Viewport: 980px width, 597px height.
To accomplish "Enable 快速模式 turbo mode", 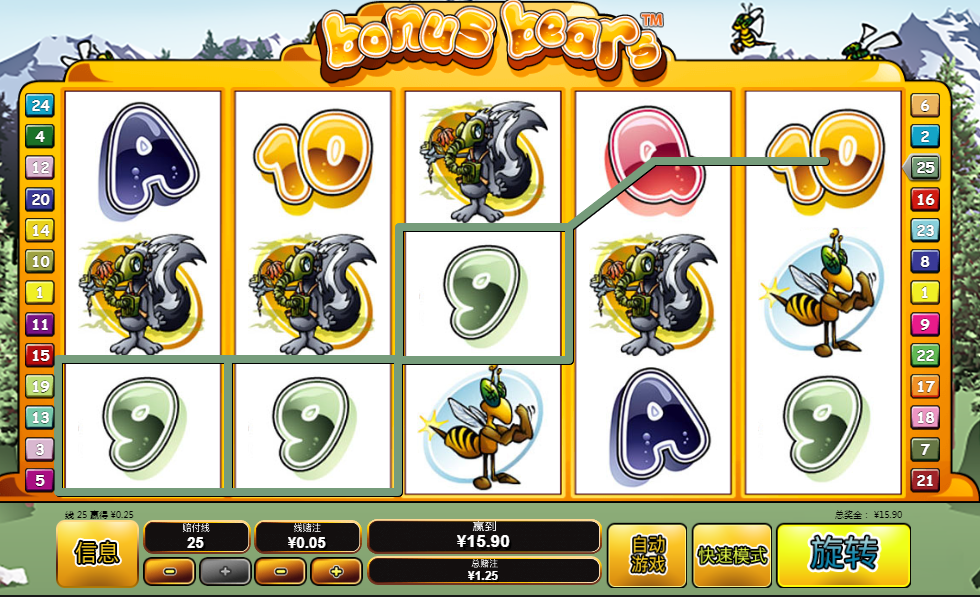I will coord(732,555).
